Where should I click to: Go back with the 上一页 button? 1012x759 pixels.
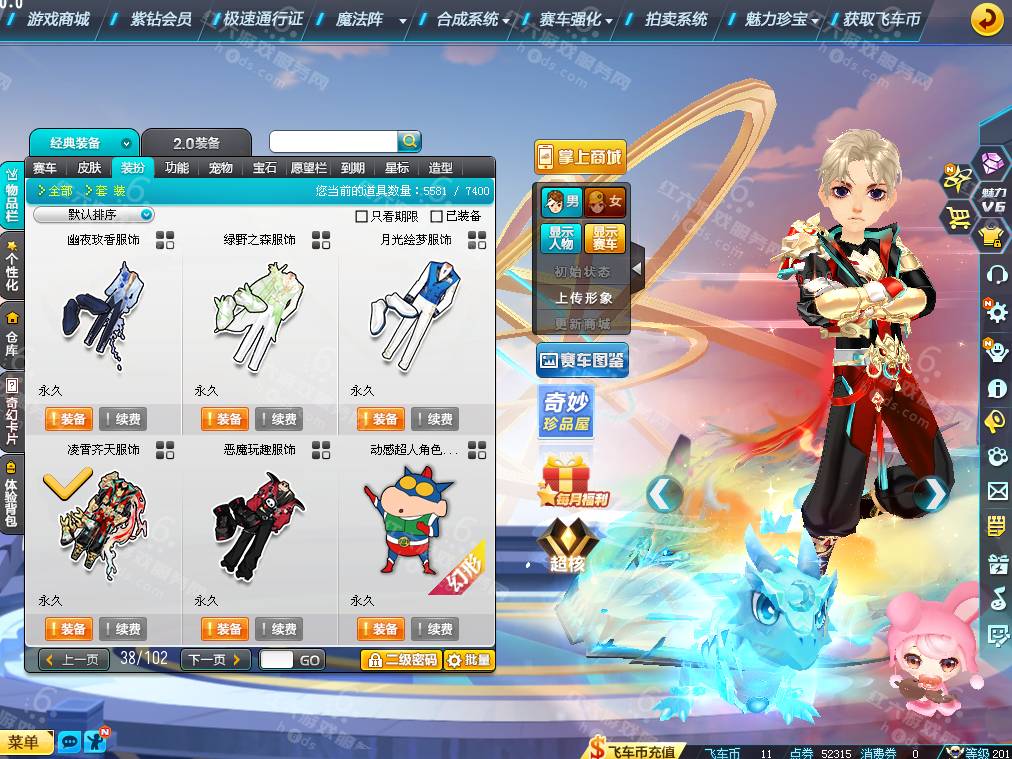(x=74, y=660)
